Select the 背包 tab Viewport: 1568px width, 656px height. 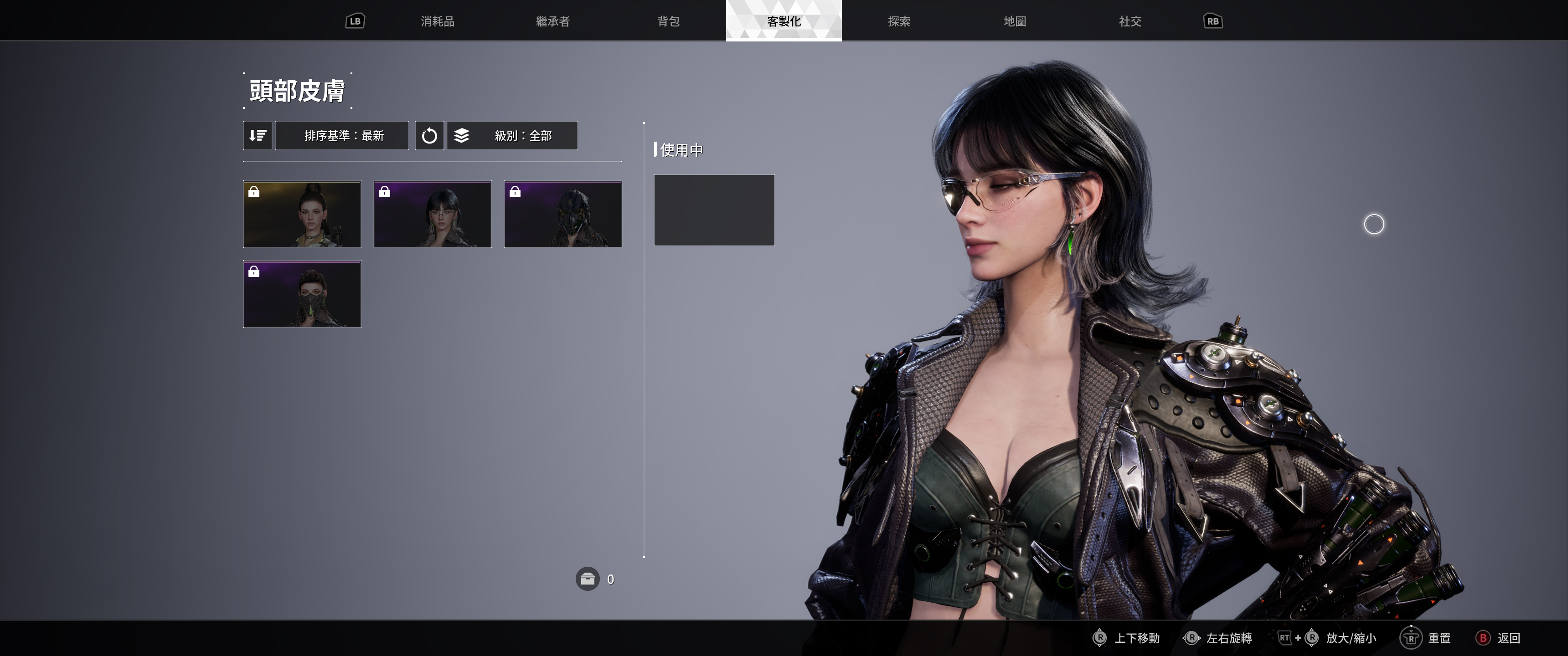pos(668,21)
